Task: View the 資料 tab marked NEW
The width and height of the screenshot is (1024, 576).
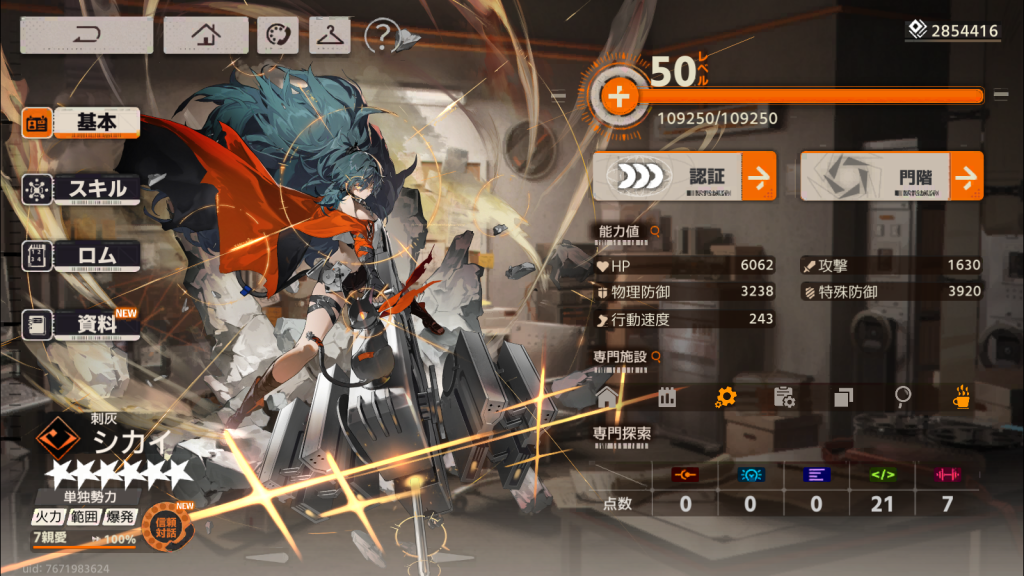Action: [x=82, y=324]
